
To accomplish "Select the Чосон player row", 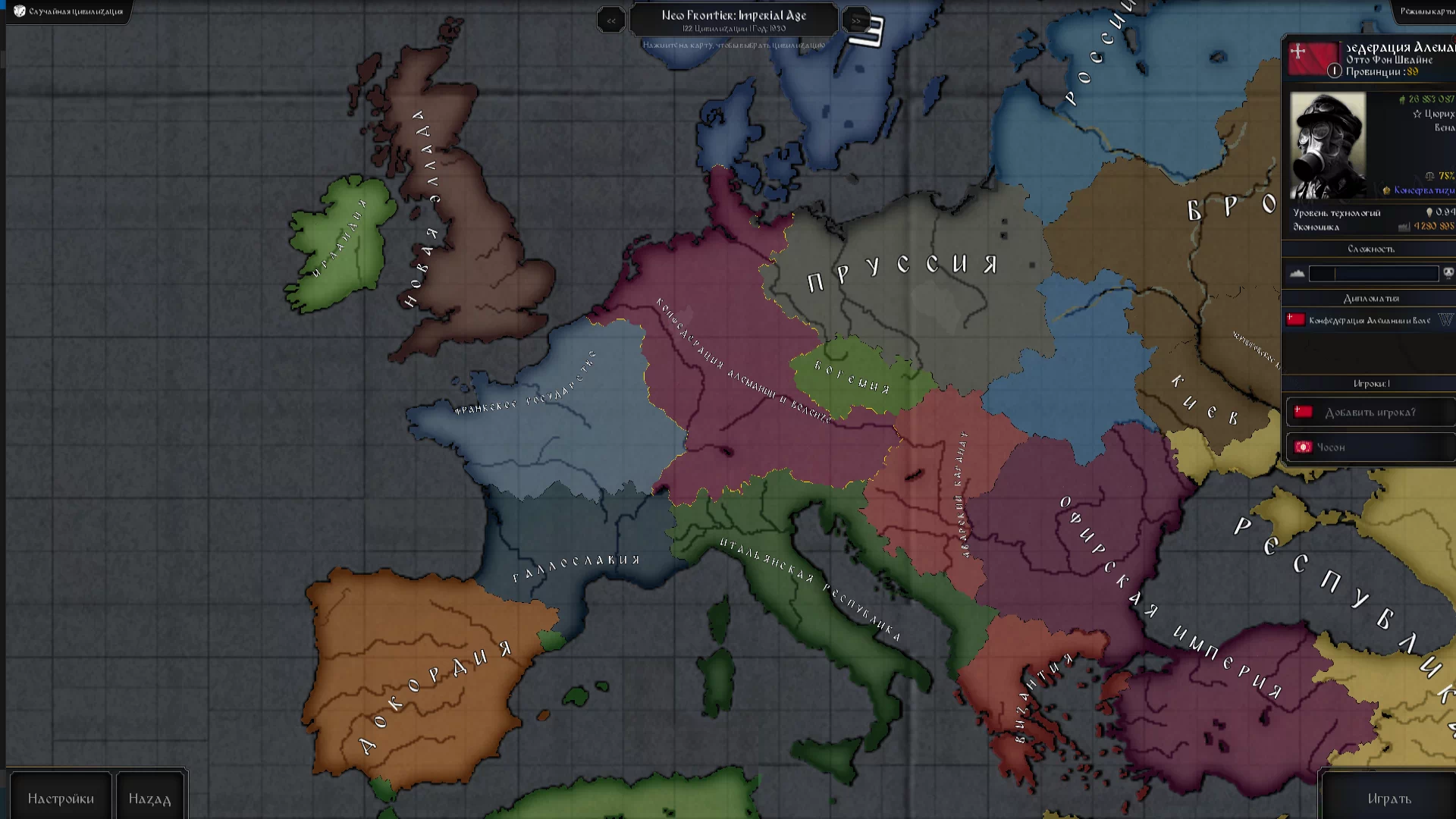I will point(1370,447).
